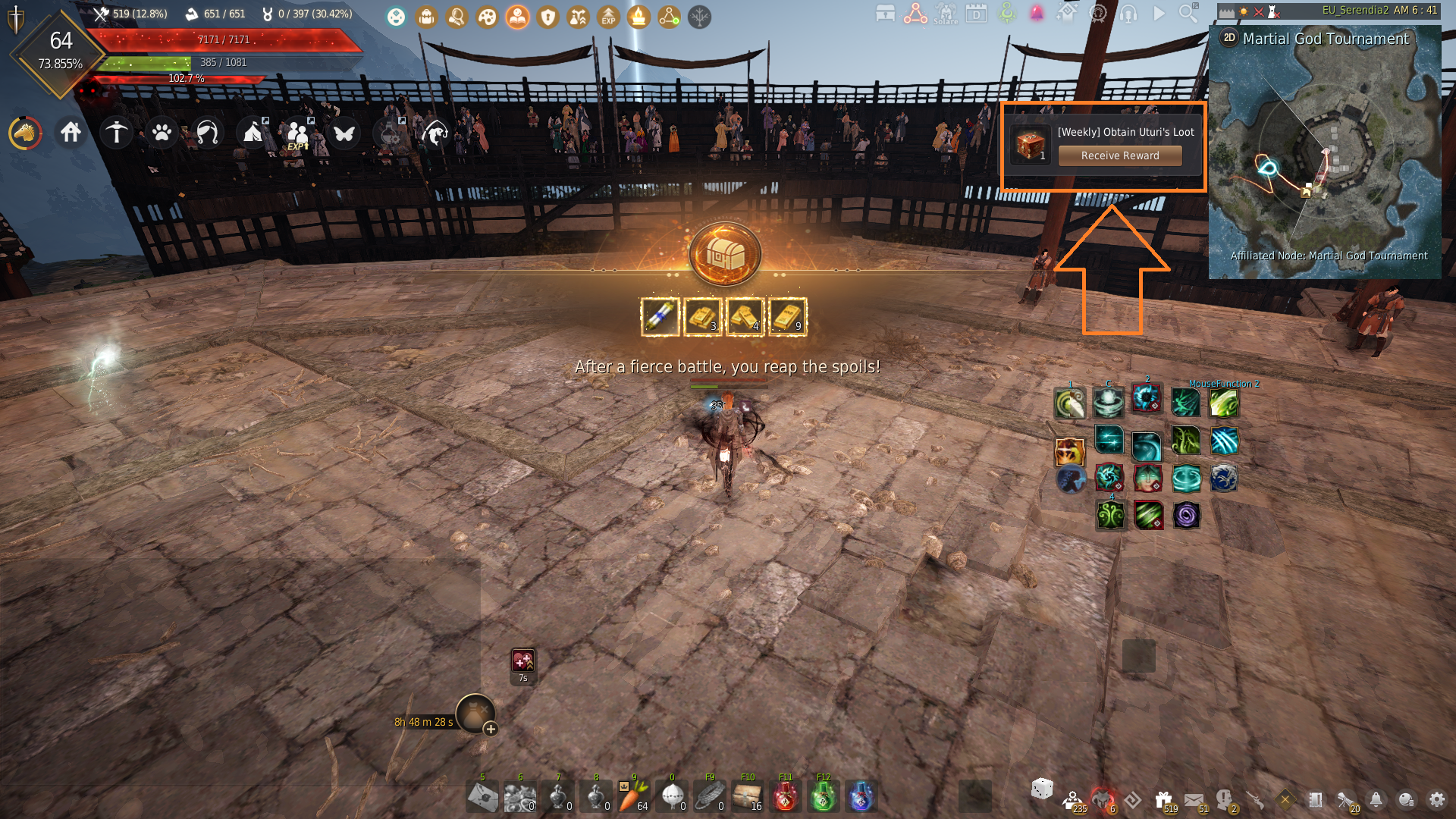
Task: Click the purple spiral skill icon
Action: [x=1186, y=516]
